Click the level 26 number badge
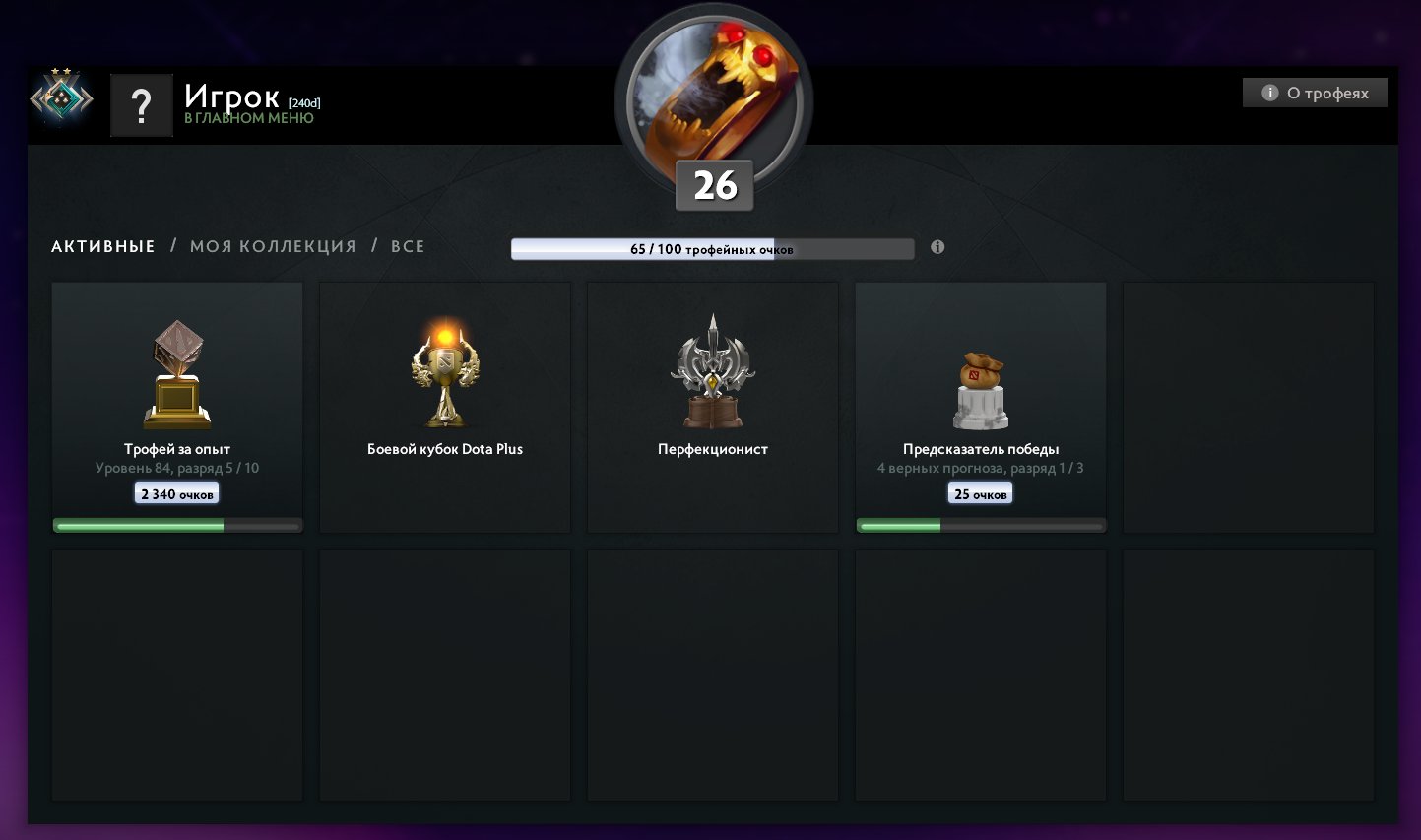This screenshot has height=840, width=1421. [x=713, y=184]
